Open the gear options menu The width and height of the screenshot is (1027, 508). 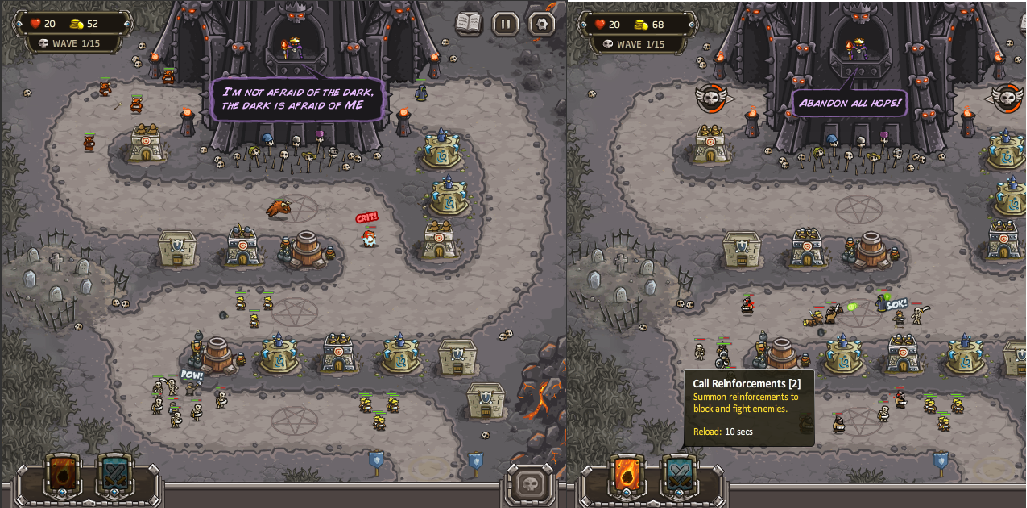[541, 23]
